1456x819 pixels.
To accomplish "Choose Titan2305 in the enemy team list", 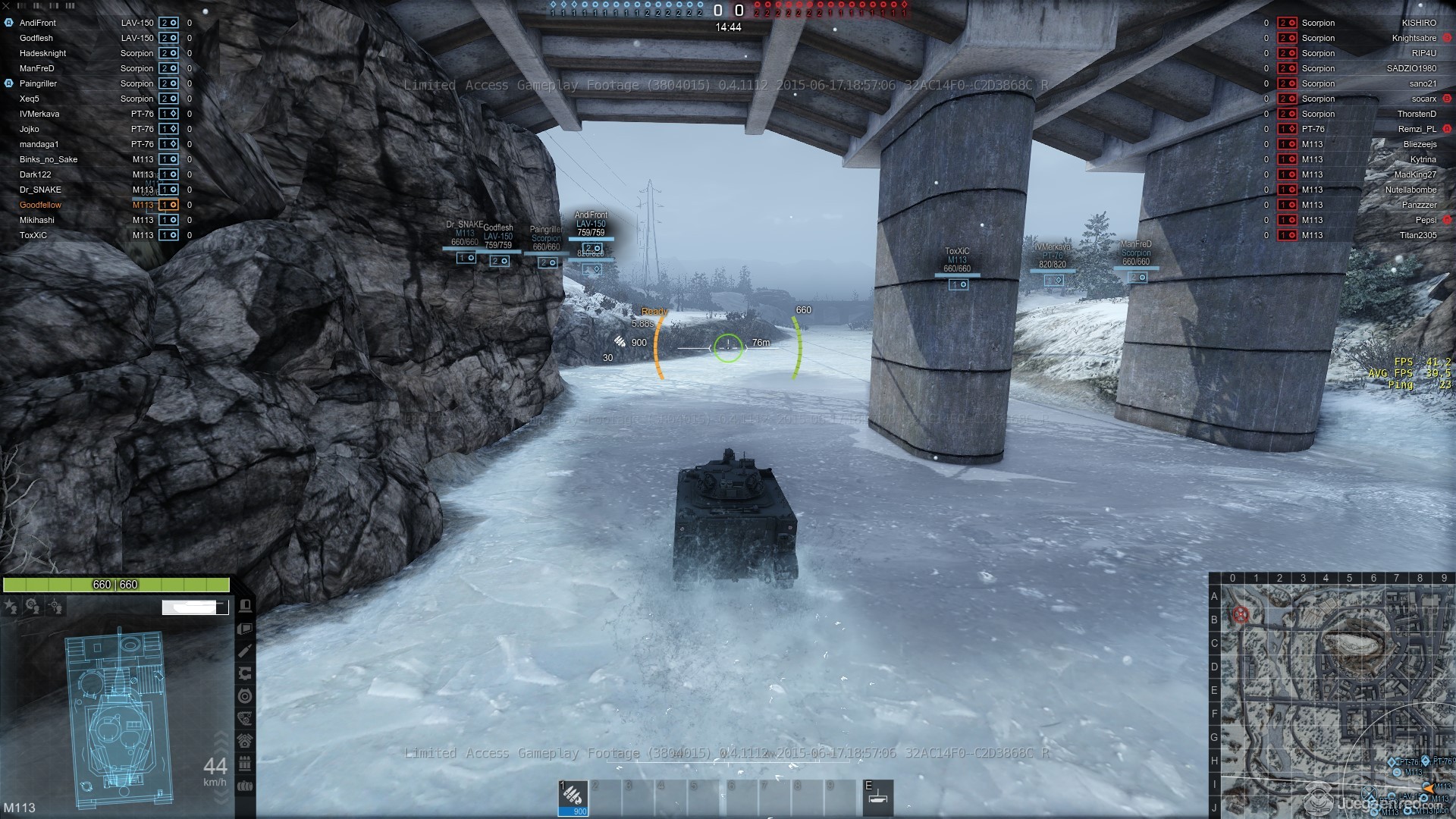I will (1417, 235).
